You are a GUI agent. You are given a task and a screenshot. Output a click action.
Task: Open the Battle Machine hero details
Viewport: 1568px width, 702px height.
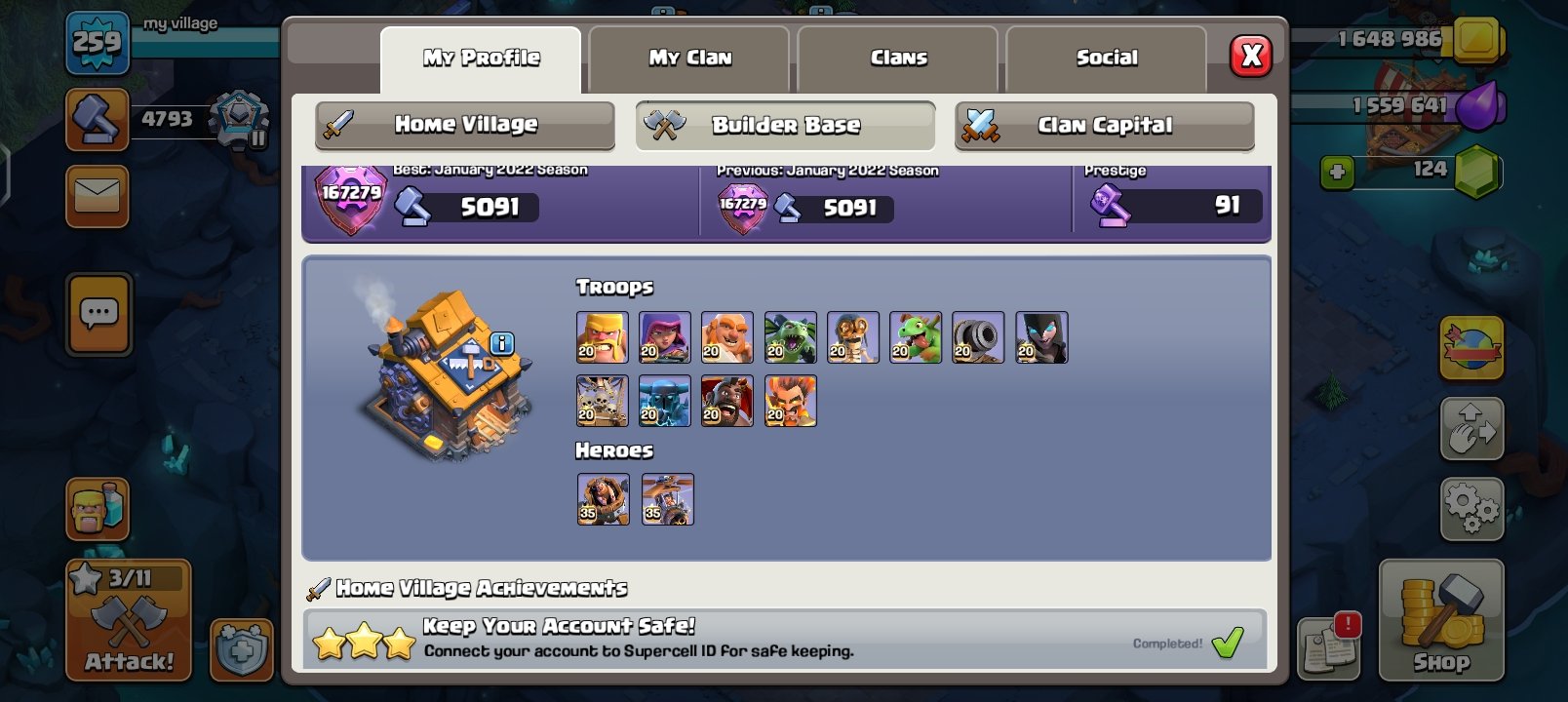(x=603, y=497)
